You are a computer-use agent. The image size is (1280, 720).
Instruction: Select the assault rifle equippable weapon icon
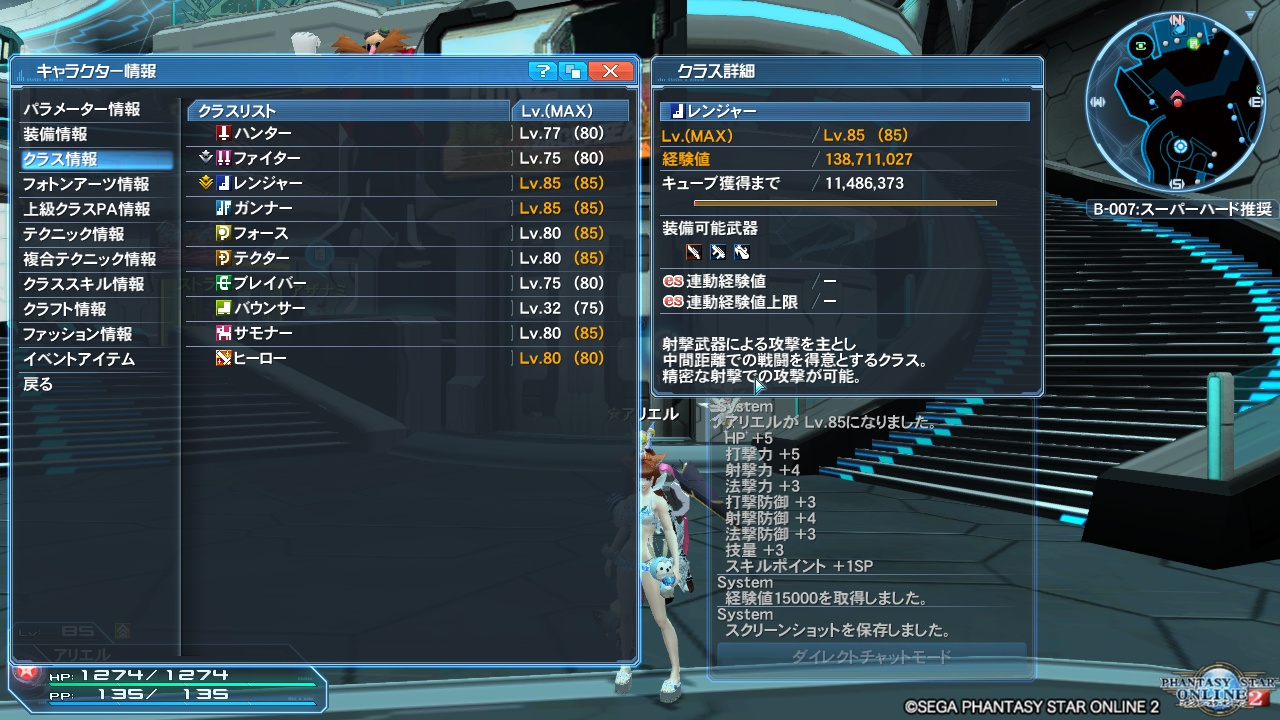coord(718,252)
